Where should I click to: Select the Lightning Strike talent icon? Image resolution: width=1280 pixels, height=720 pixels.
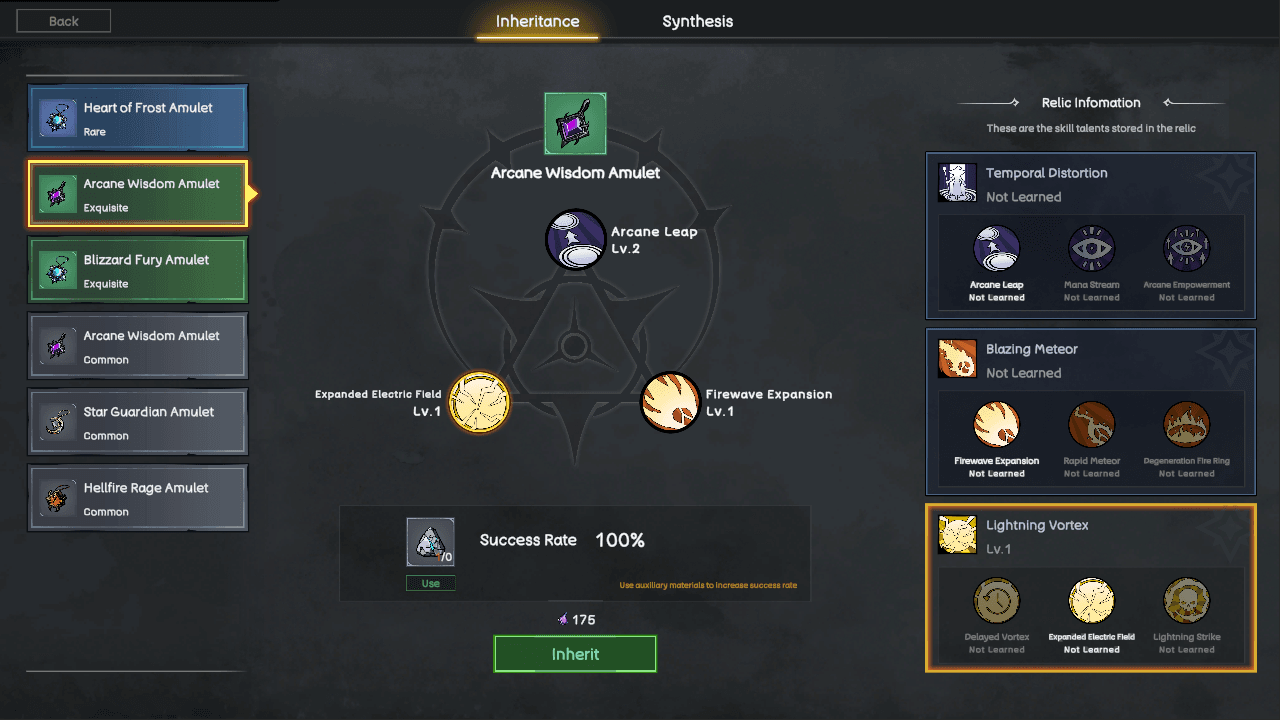click(x=1186, y=600)
